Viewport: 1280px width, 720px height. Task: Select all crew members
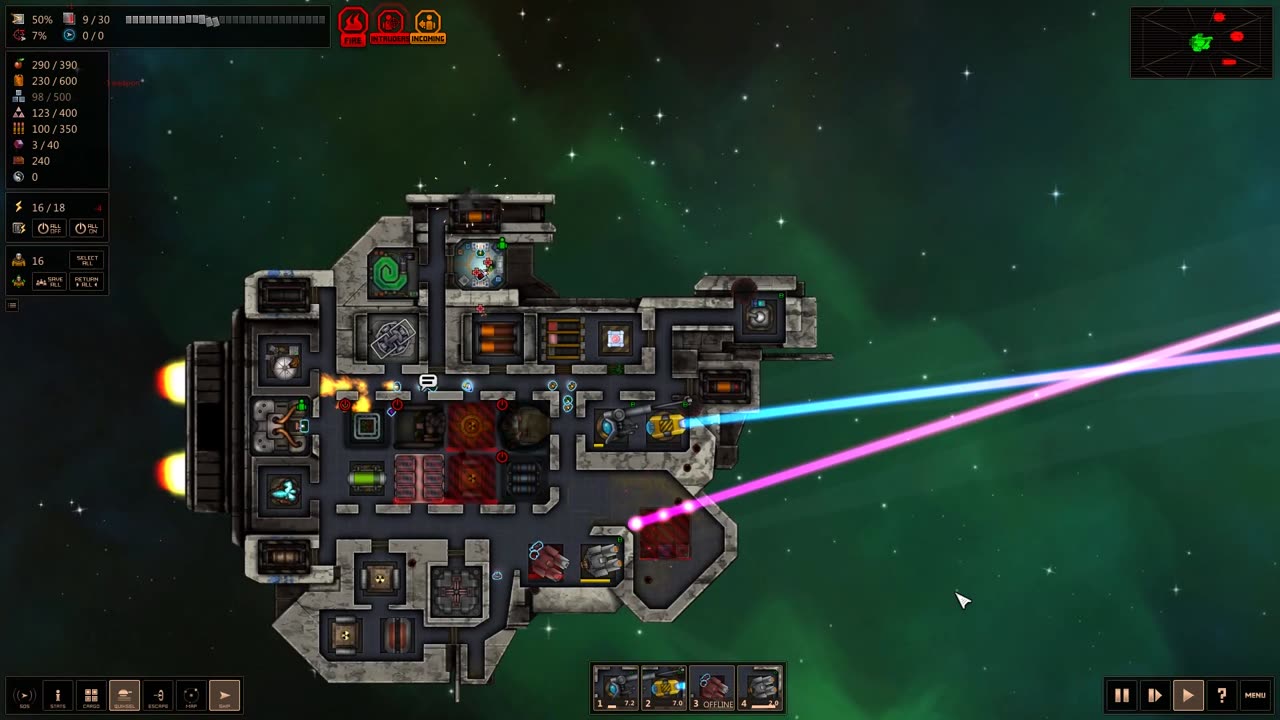pyautogui.click(x=88, y=260)
